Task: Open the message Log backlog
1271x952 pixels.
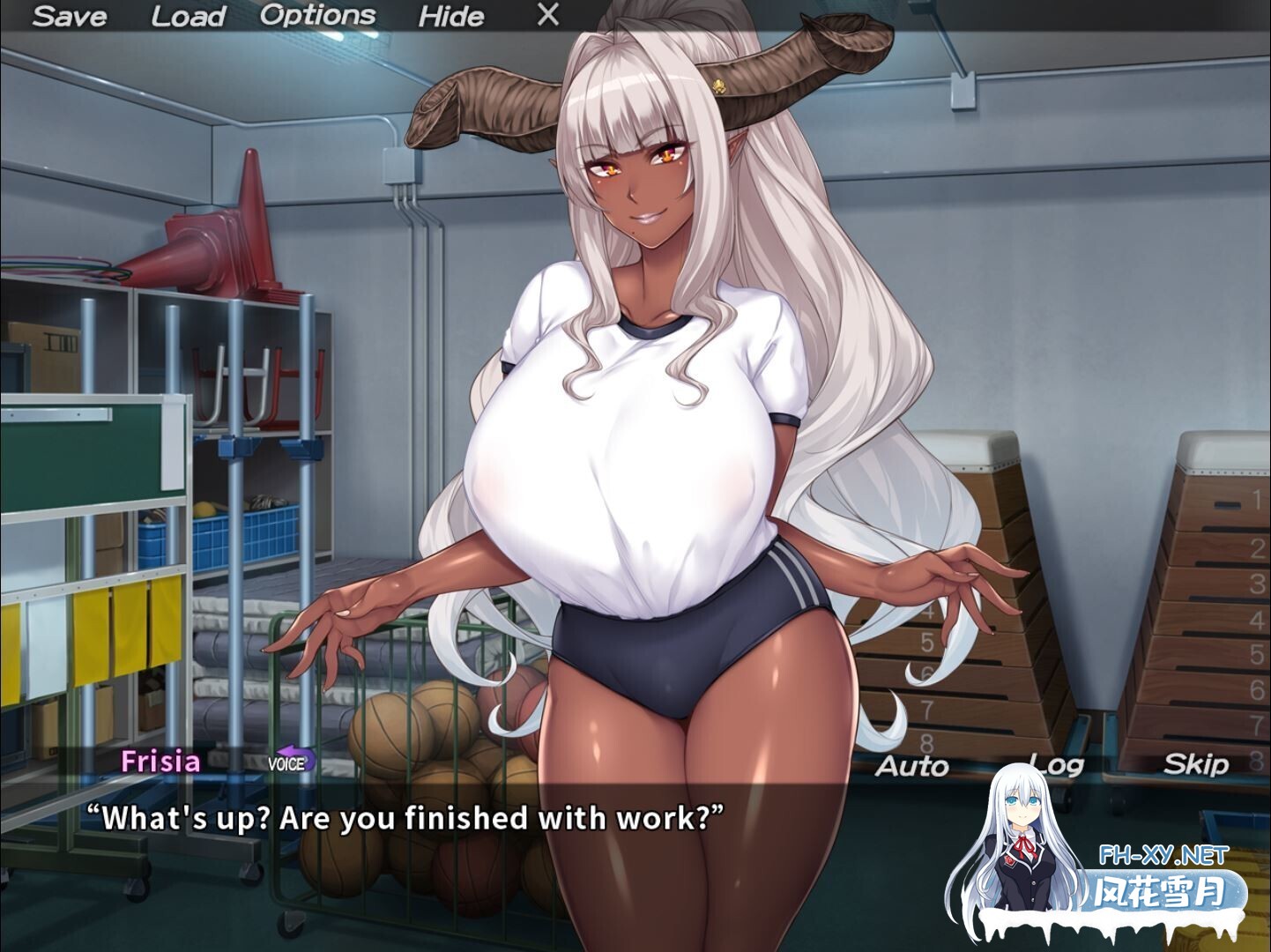Action: (x=1057, y=763)
